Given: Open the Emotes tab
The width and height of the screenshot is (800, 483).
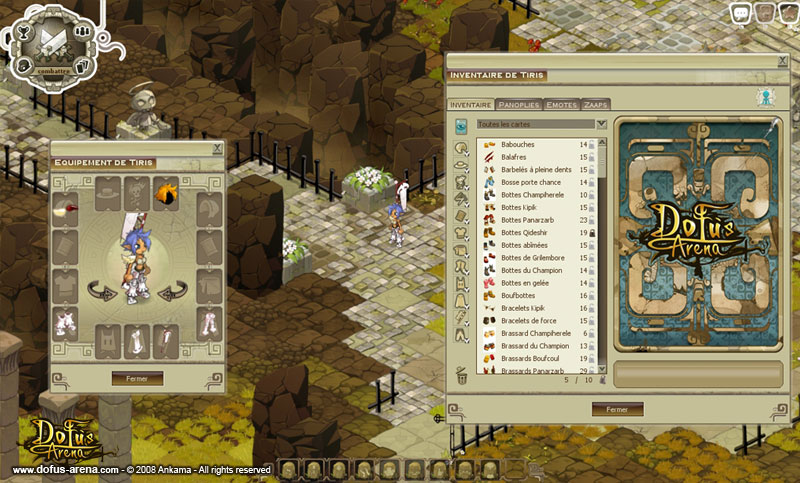Looking at the screenshot, I should [562, 104].
